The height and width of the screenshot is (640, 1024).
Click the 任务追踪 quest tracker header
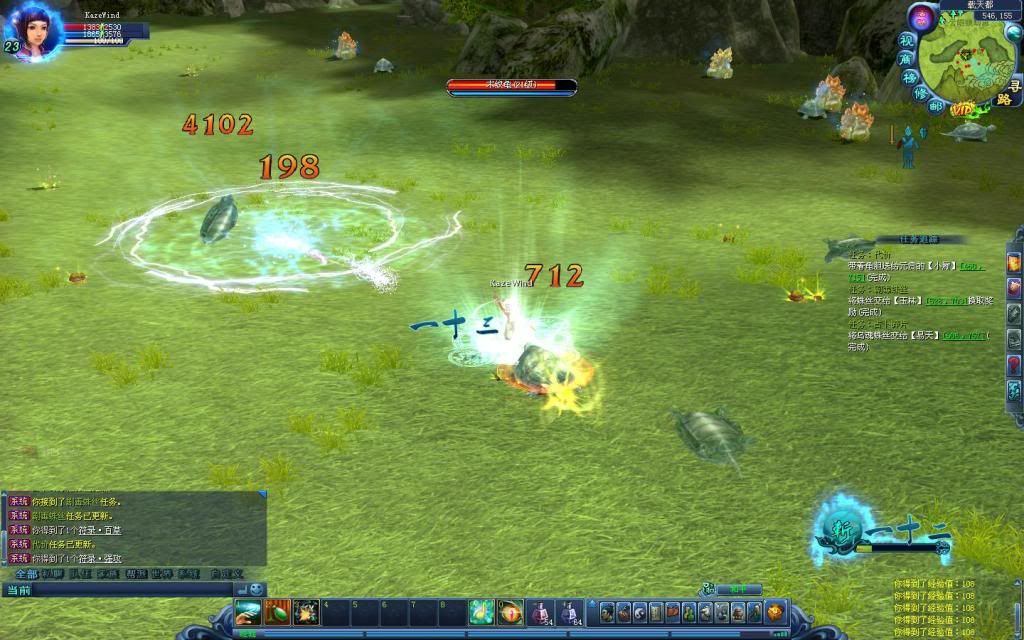[x=917, y=240]
